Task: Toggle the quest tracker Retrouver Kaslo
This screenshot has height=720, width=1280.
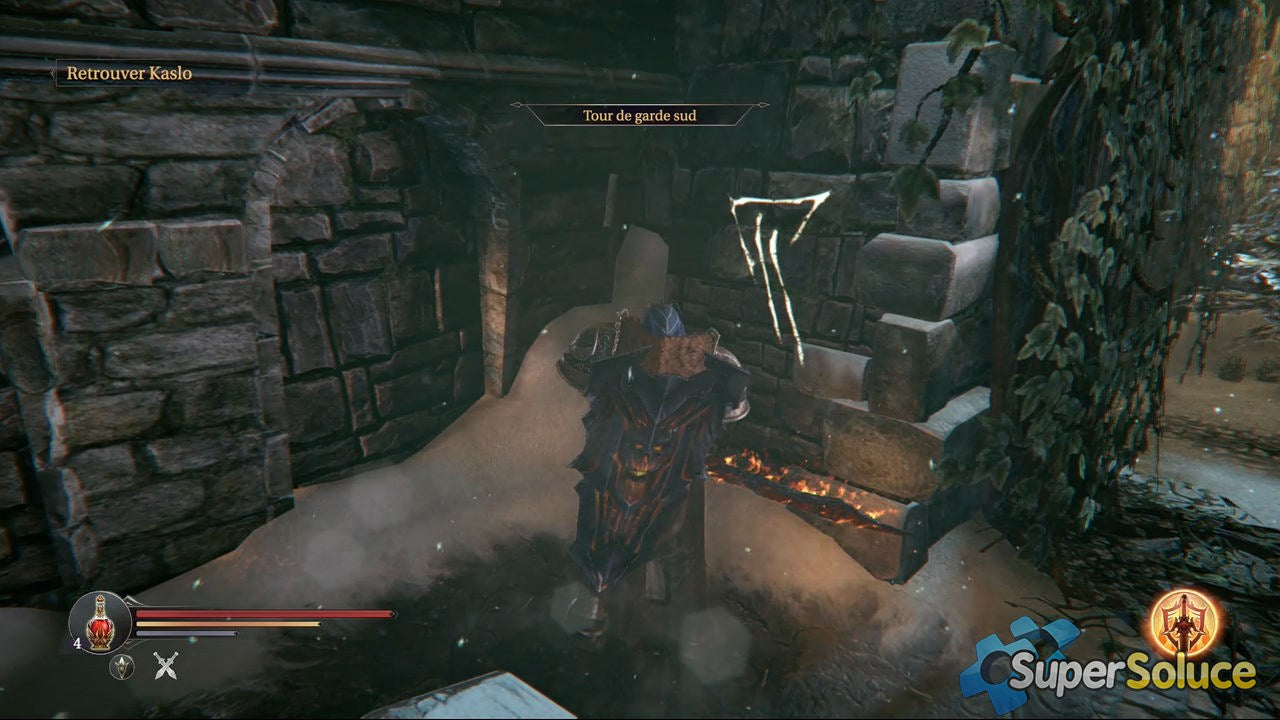Action: pos(128,73)
